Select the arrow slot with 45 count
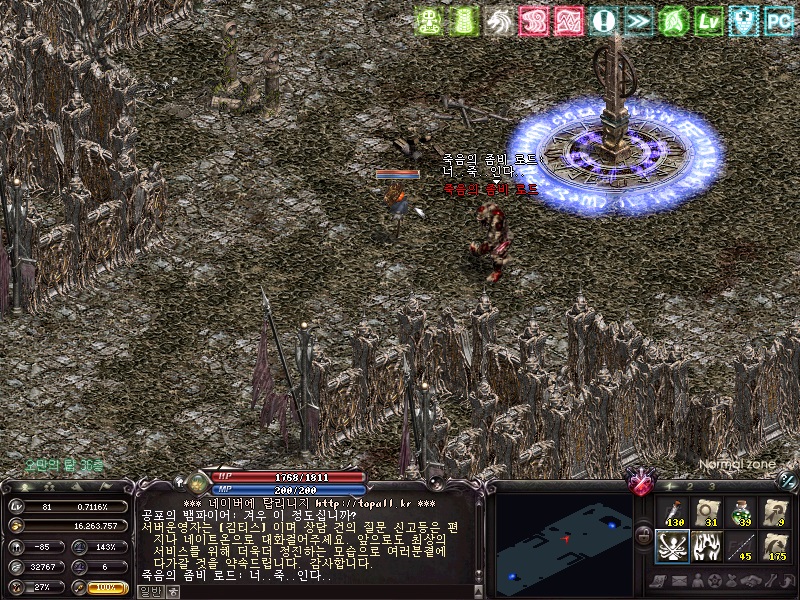Image resolution: width=800 pixels, height=600 pixels. pyautogui.click(x=741, y=547)
